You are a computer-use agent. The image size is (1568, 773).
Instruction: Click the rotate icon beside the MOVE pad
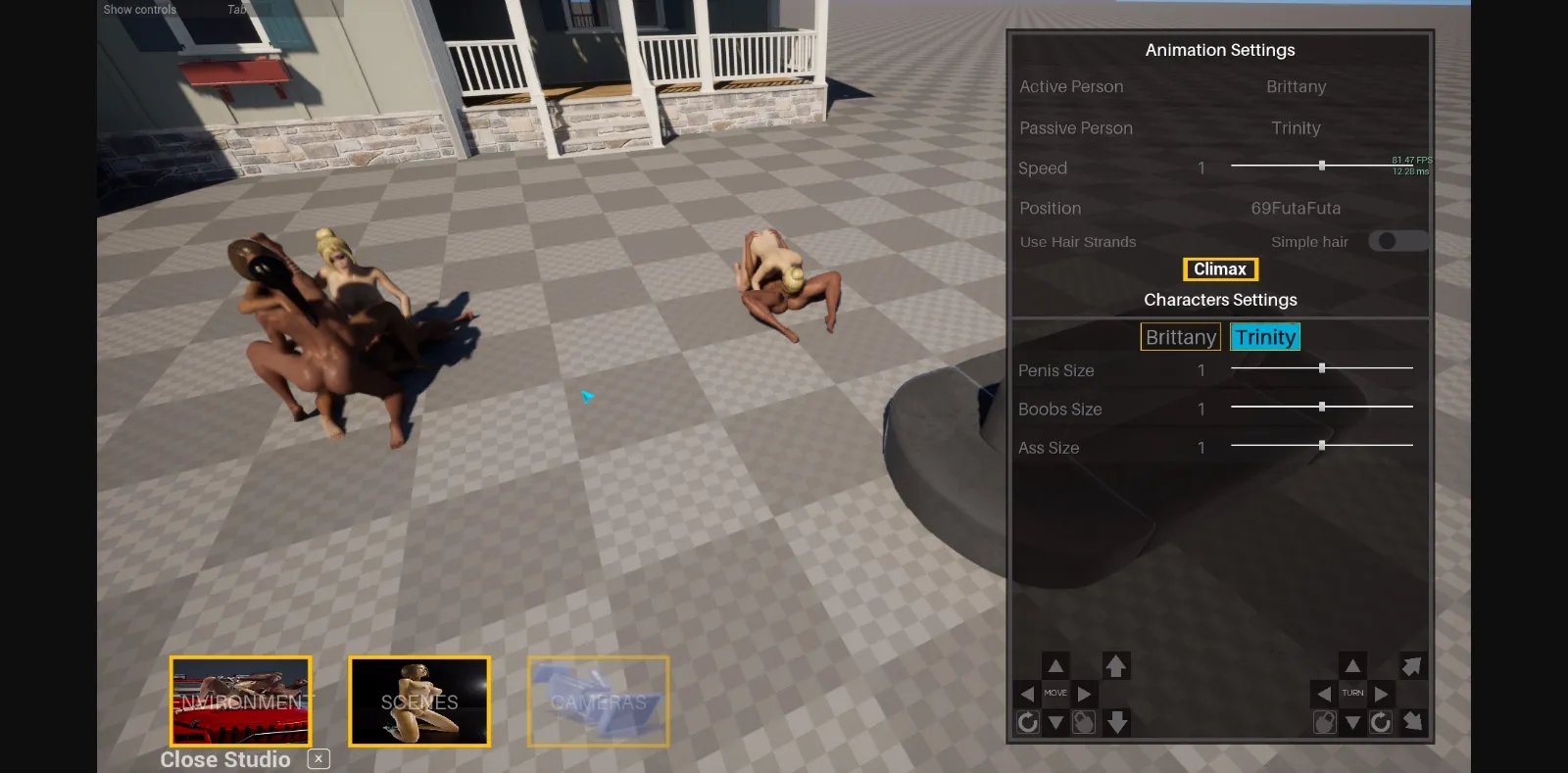(1029, 723)
